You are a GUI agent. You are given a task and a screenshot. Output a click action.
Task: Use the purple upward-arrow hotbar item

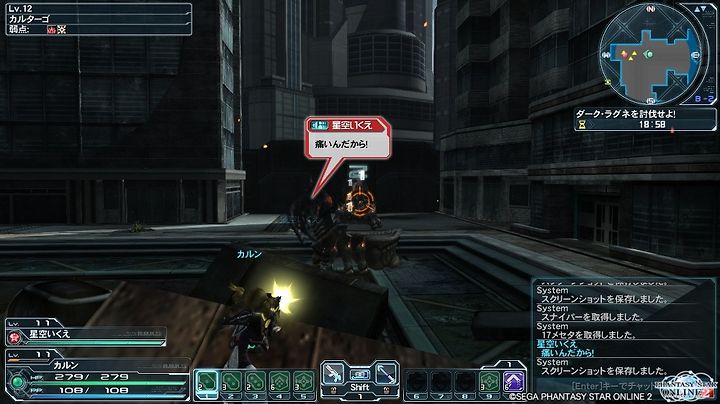click(514, 380)
